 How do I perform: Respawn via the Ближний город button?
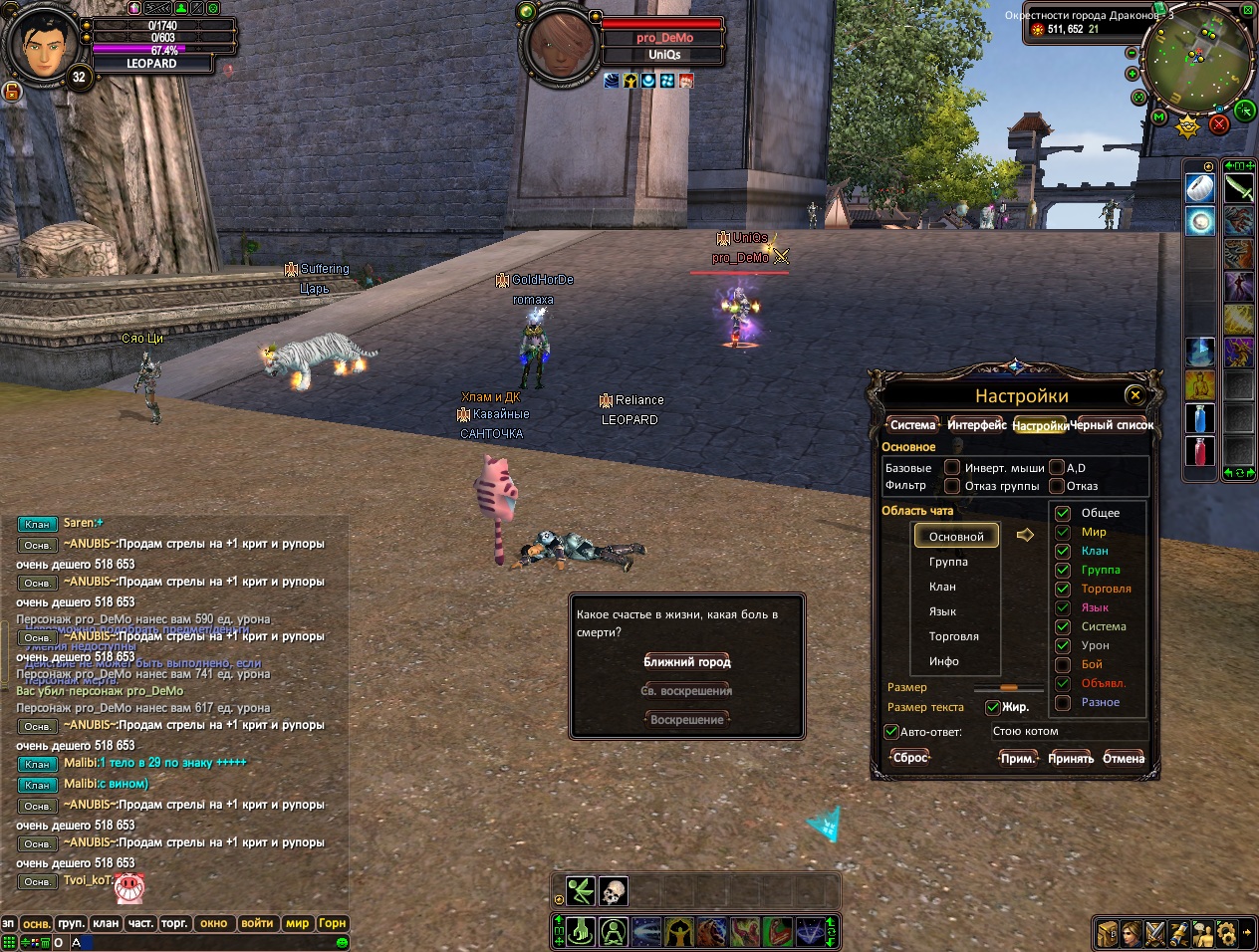coord(687,662)
